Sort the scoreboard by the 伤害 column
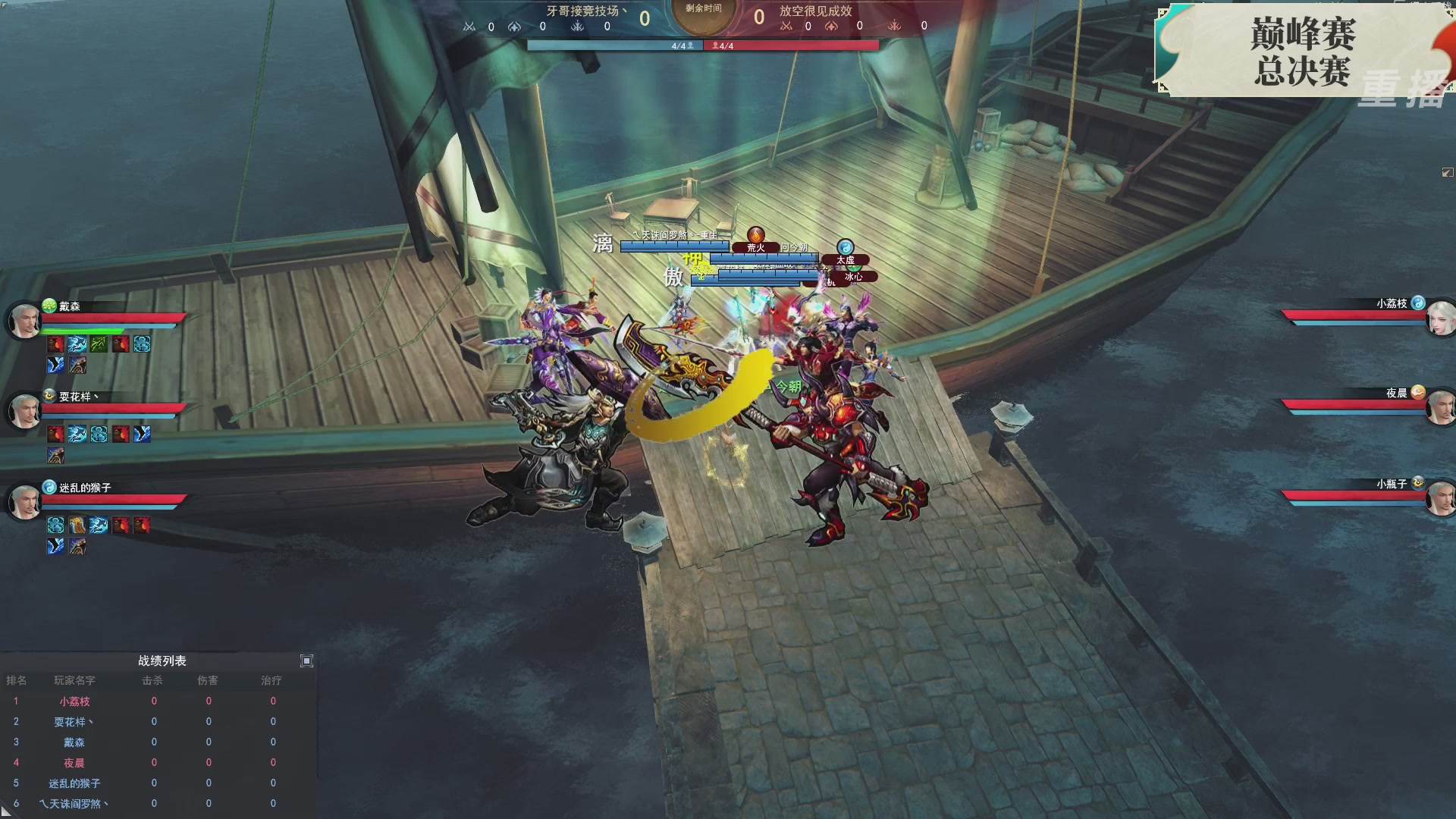Viewport: 1456px width, 819px height. coord(208,681)
